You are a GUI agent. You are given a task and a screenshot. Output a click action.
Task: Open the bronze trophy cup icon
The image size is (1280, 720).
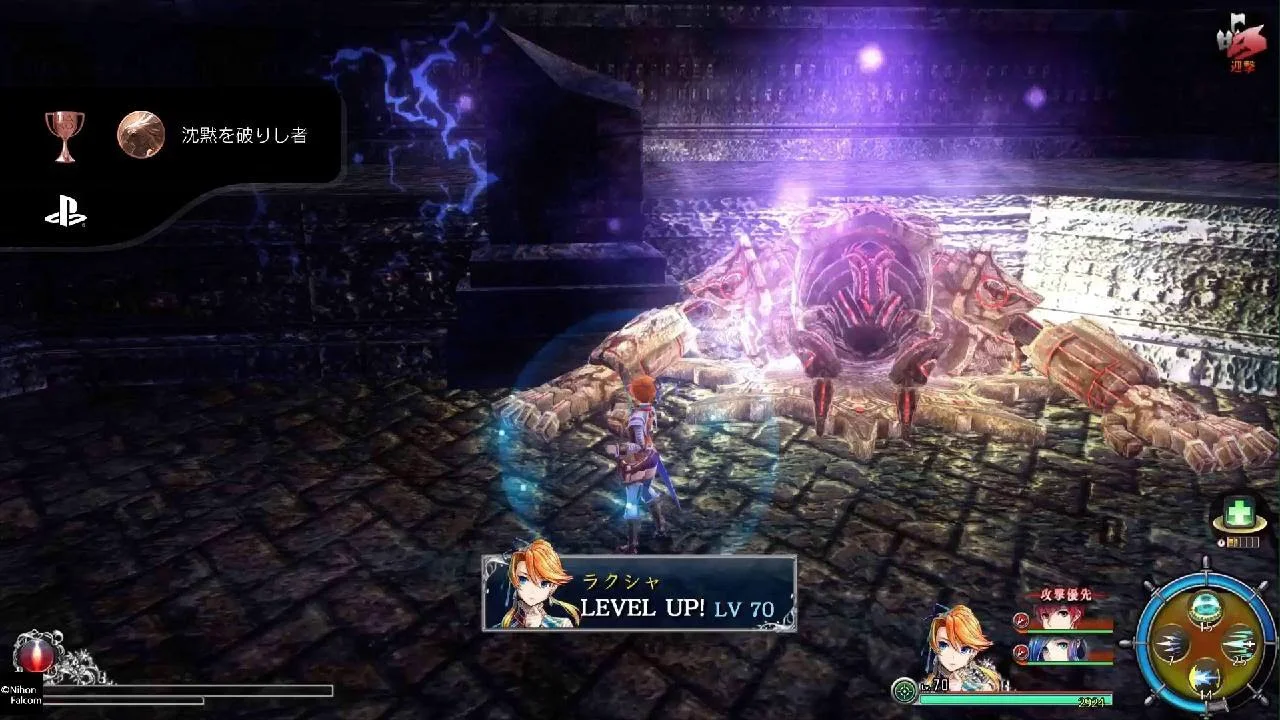click(65, 135)
